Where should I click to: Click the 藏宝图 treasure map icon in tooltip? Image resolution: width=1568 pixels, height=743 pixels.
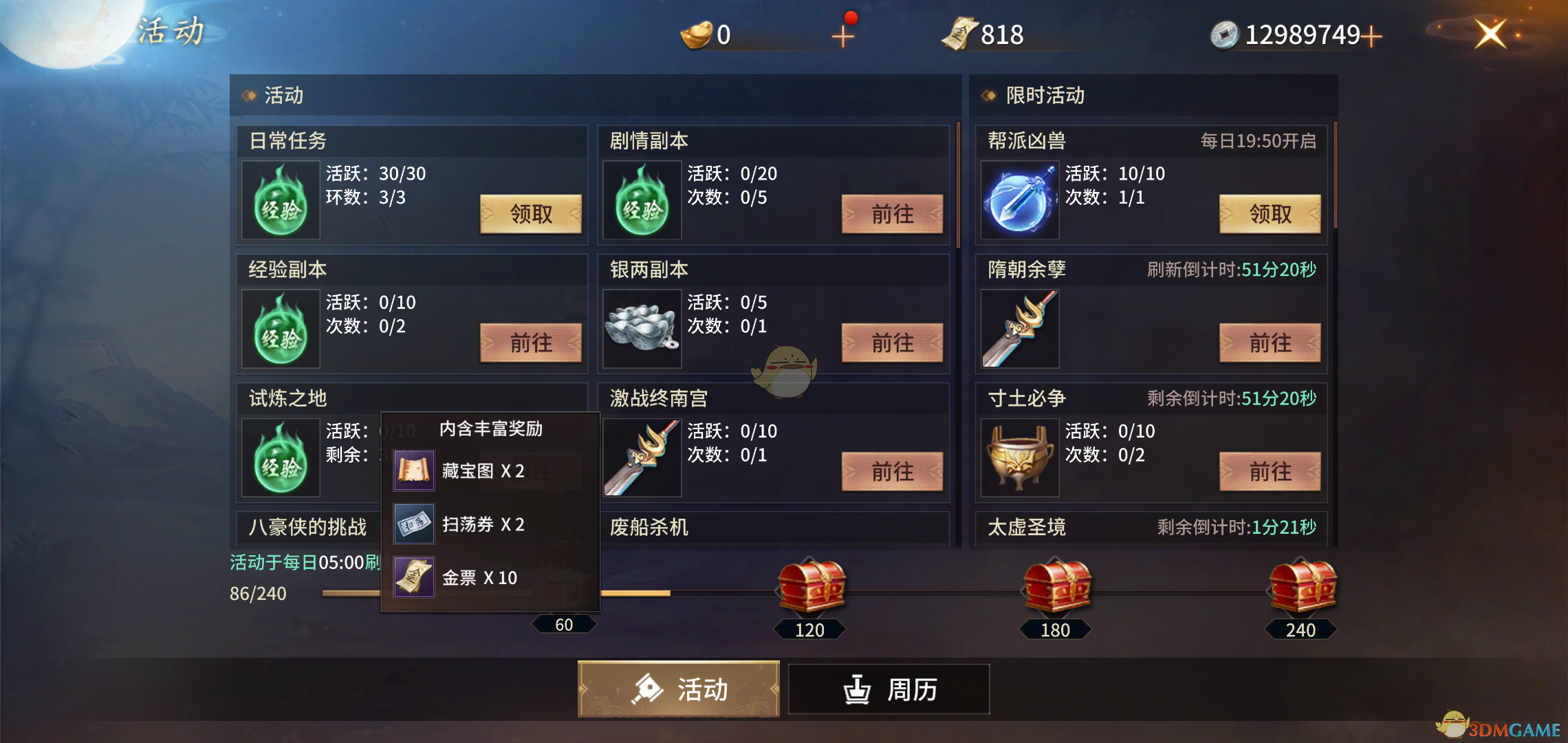click(x=413, y=471)
